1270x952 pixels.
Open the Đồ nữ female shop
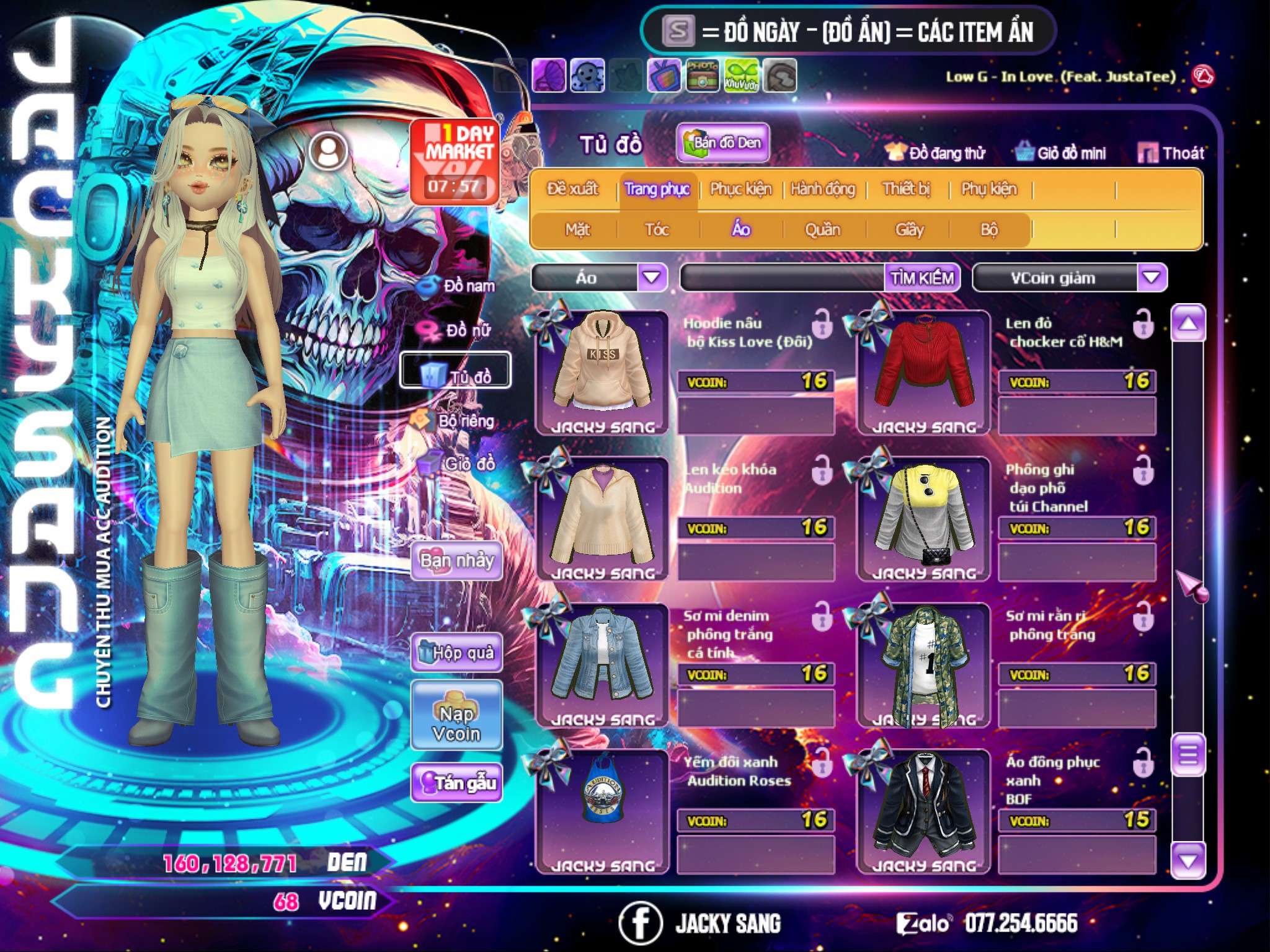click(459, 330)
